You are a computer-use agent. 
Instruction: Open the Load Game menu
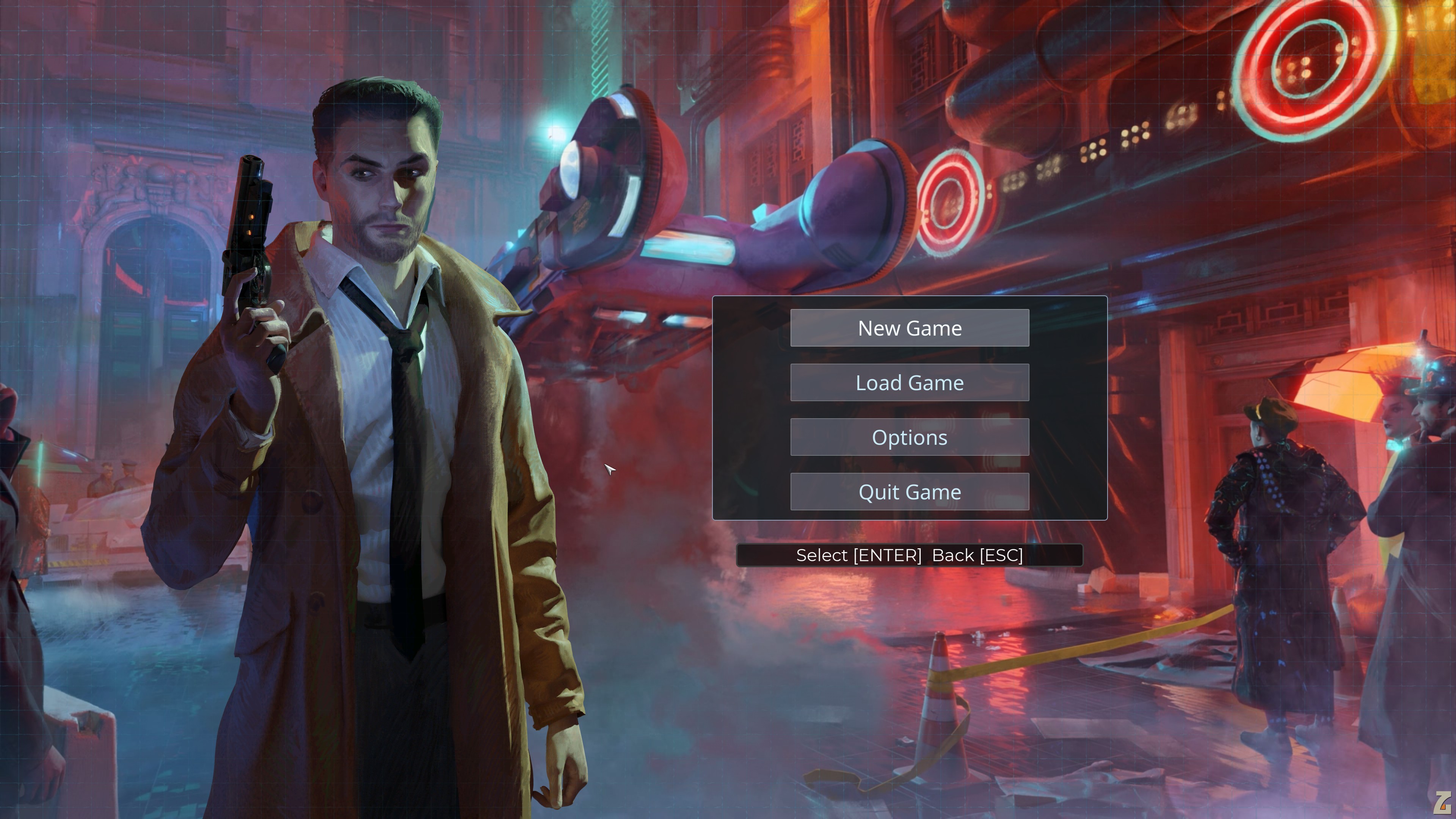coord(910,383)
